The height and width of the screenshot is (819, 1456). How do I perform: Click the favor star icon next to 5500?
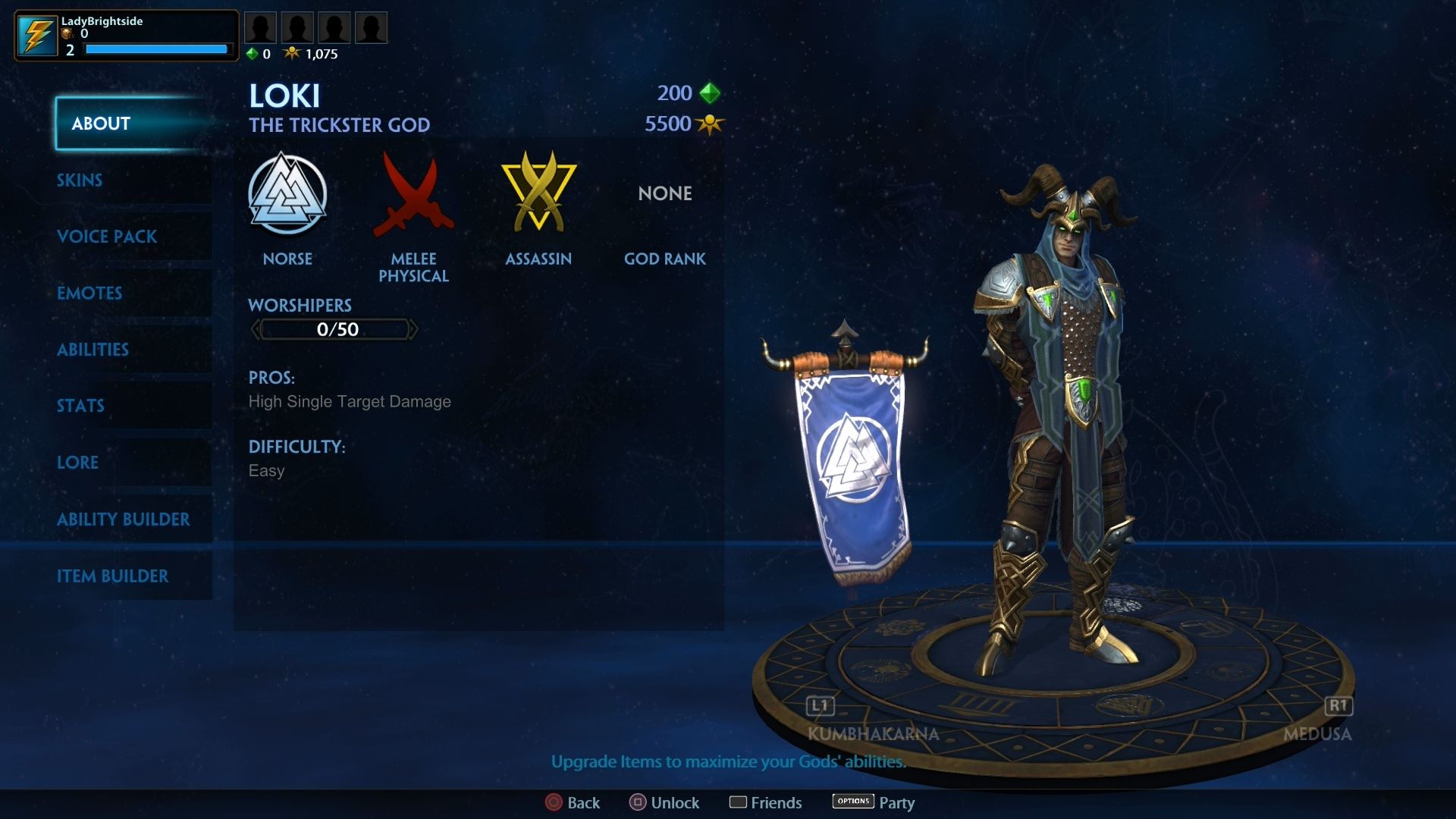click(710, 124)
